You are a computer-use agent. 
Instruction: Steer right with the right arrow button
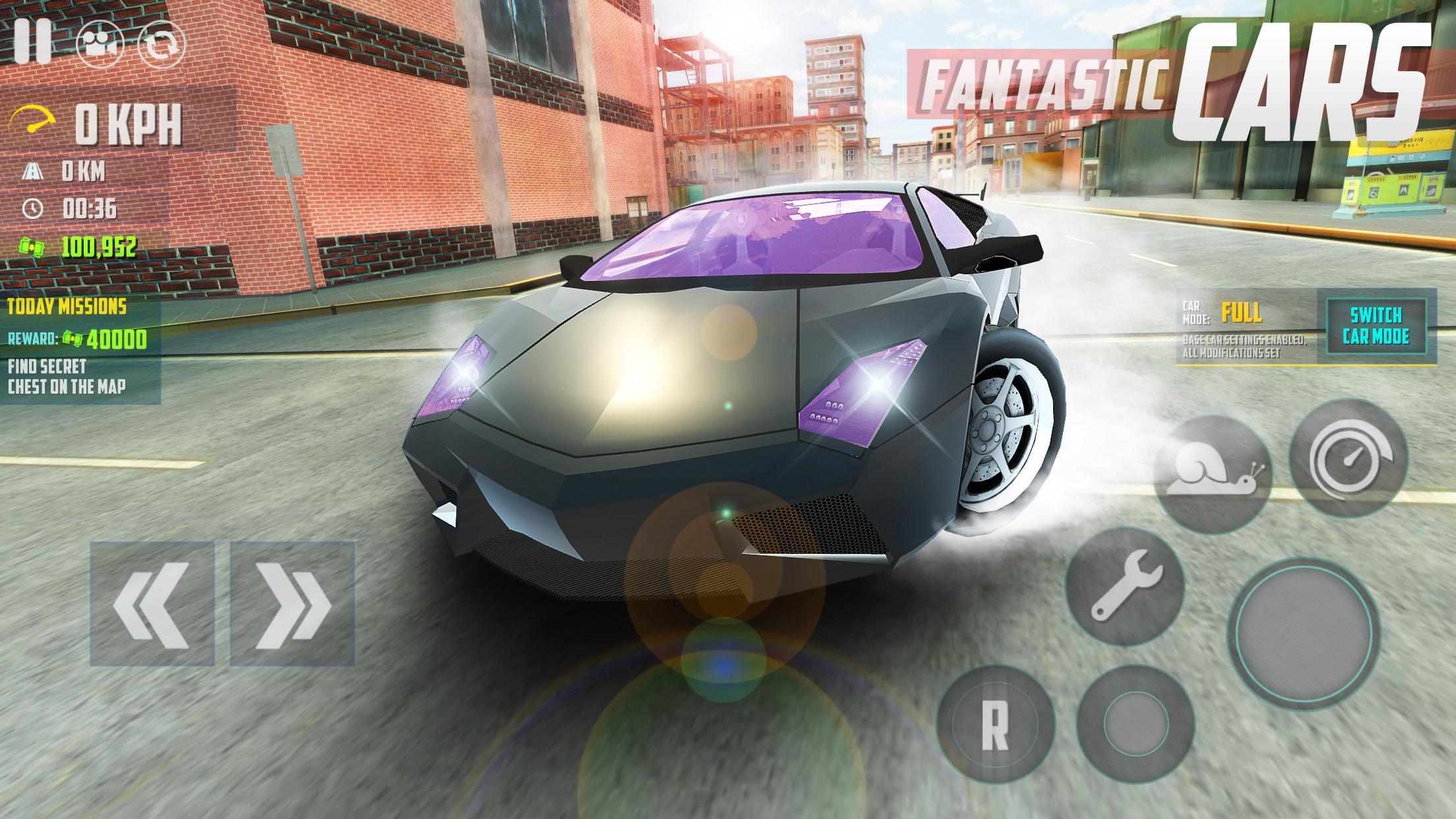(292, 603)
